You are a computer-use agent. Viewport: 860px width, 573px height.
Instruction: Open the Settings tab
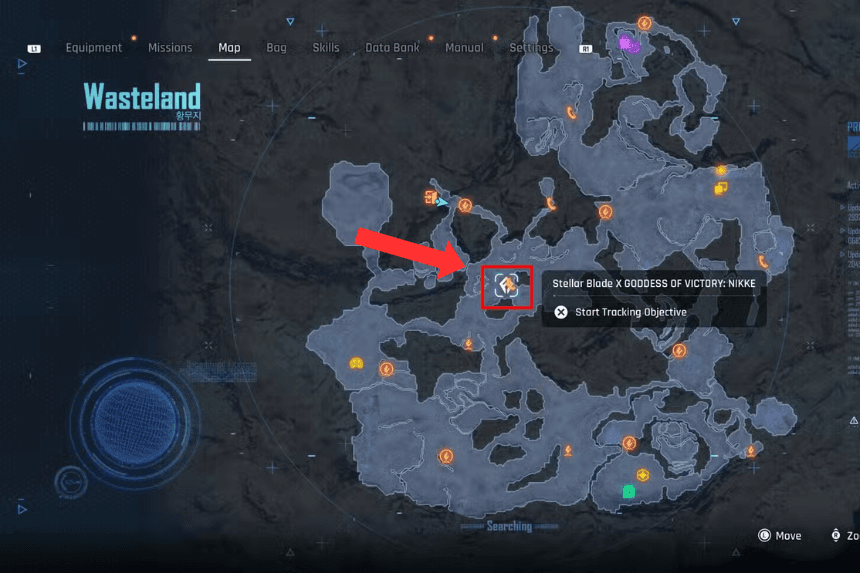531,48
